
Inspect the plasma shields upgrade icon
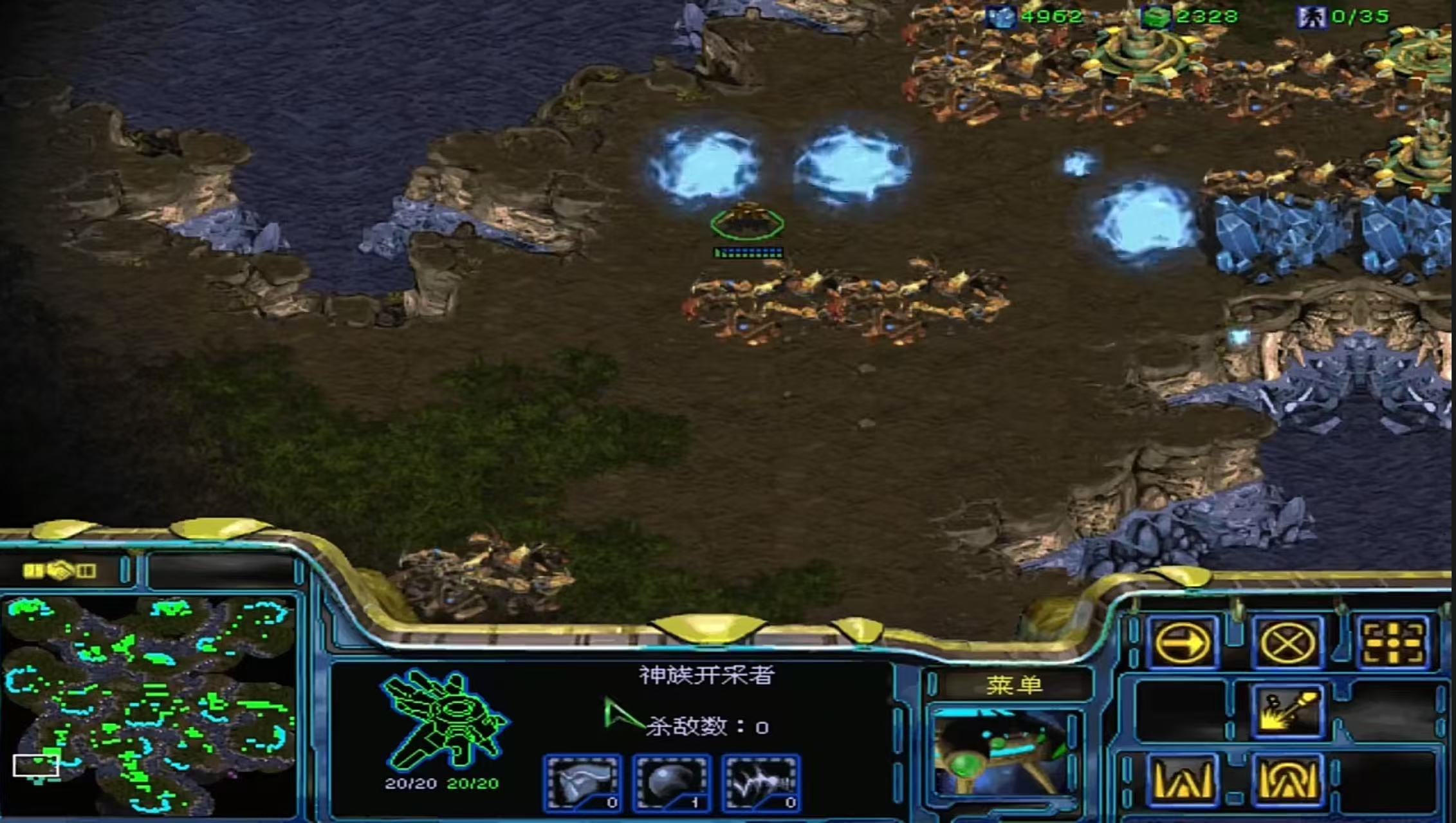pyautogui.click(x=672, y=782)
